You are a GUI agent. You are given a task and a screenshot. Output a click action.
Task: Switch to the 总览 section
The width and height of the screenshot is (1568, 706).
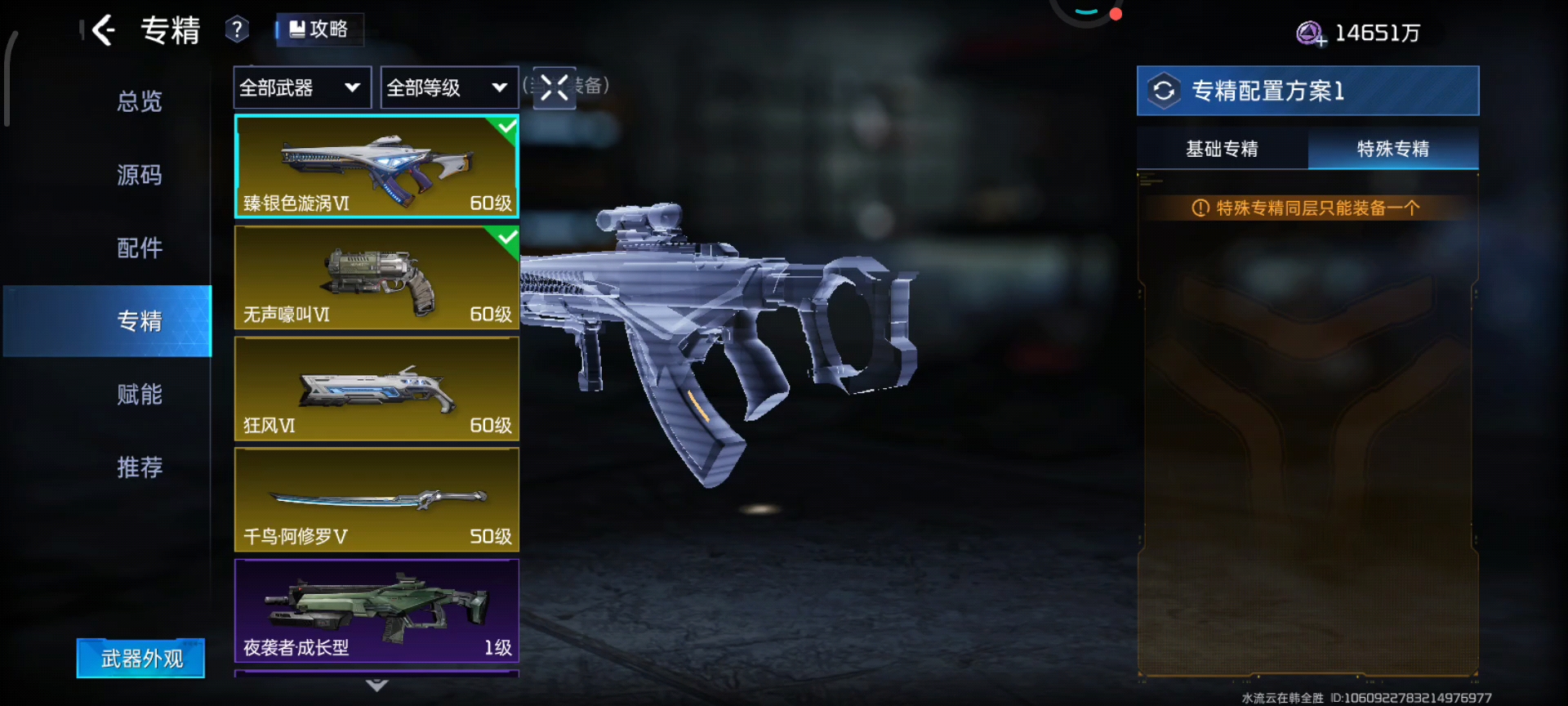pyautogui.click(x=139, y=101)
